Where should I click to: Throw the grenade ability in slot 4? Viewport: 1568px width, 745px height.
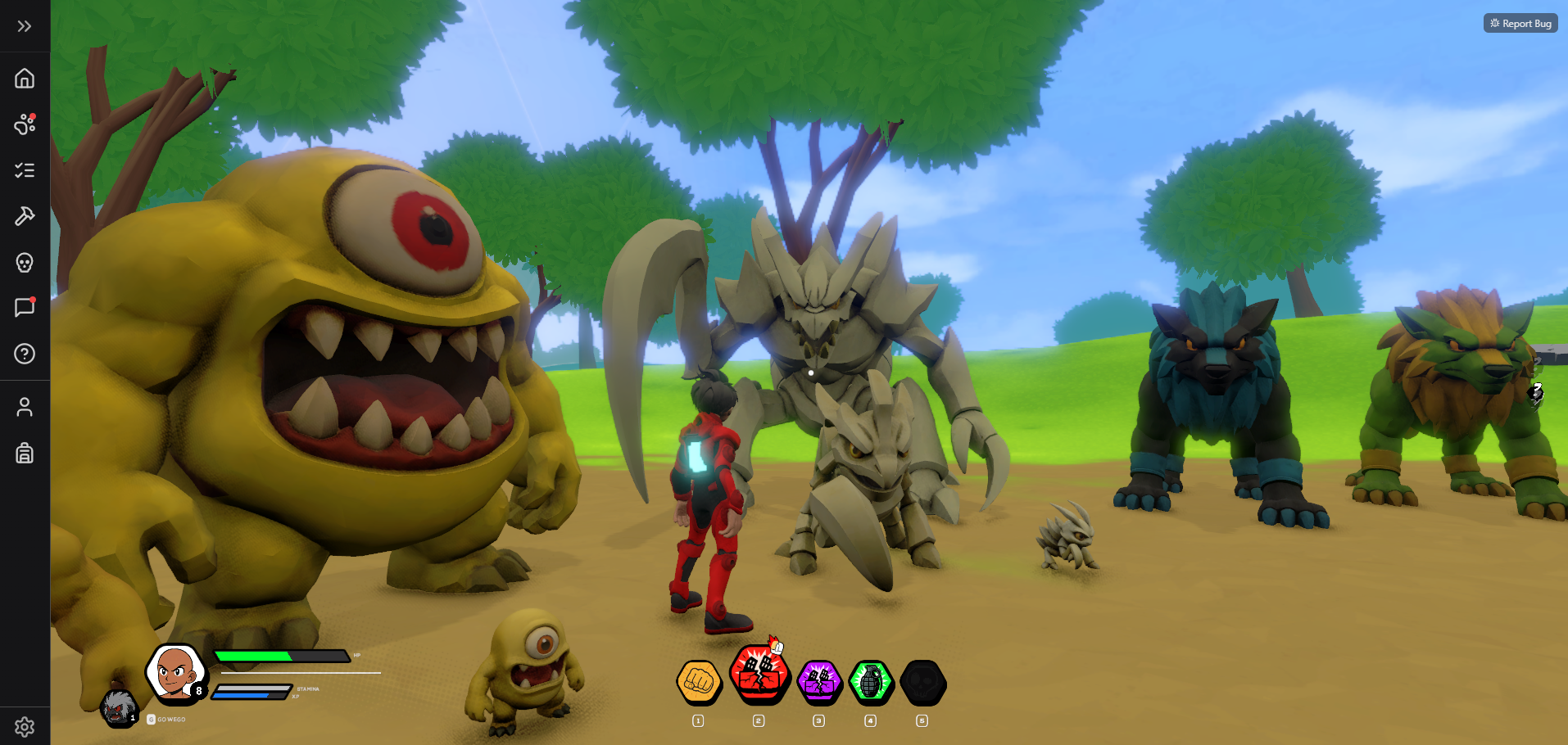[x=870, y=683]
